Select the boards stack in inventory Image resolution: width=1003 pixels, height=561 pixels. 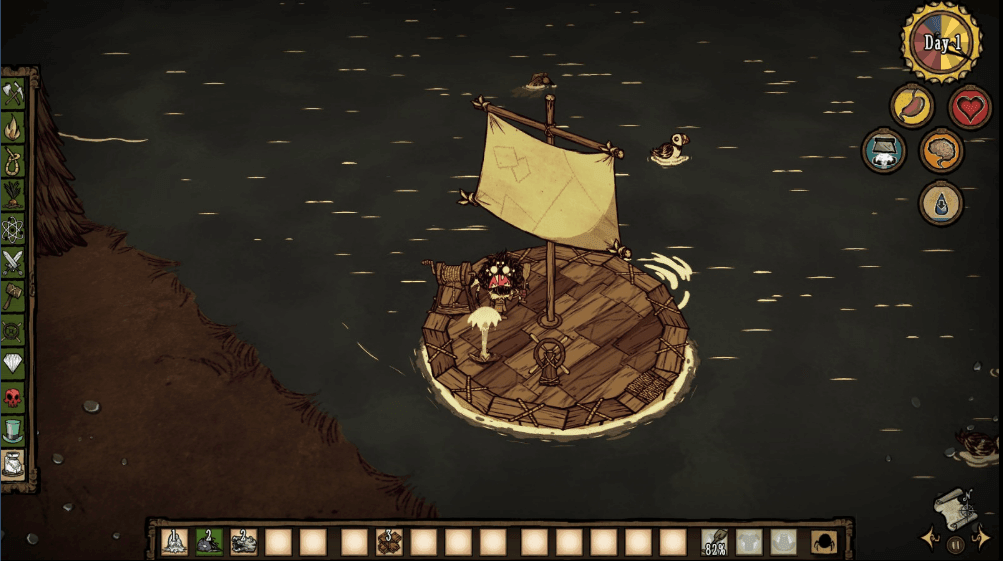(388, 542)
